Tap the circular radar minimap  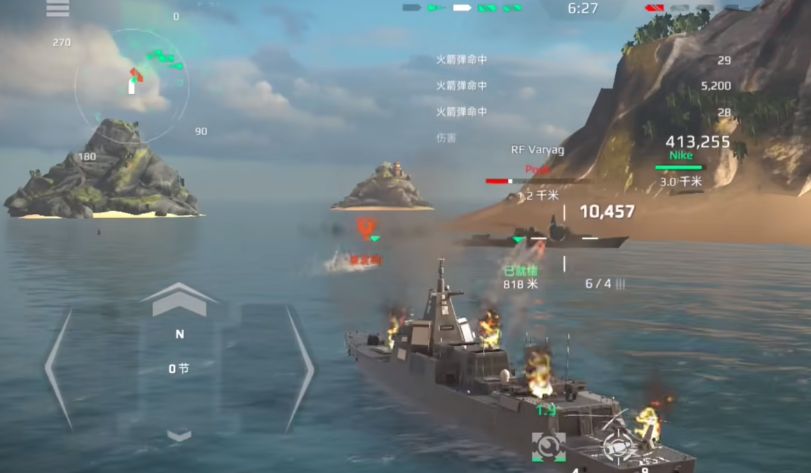(132, 86)
